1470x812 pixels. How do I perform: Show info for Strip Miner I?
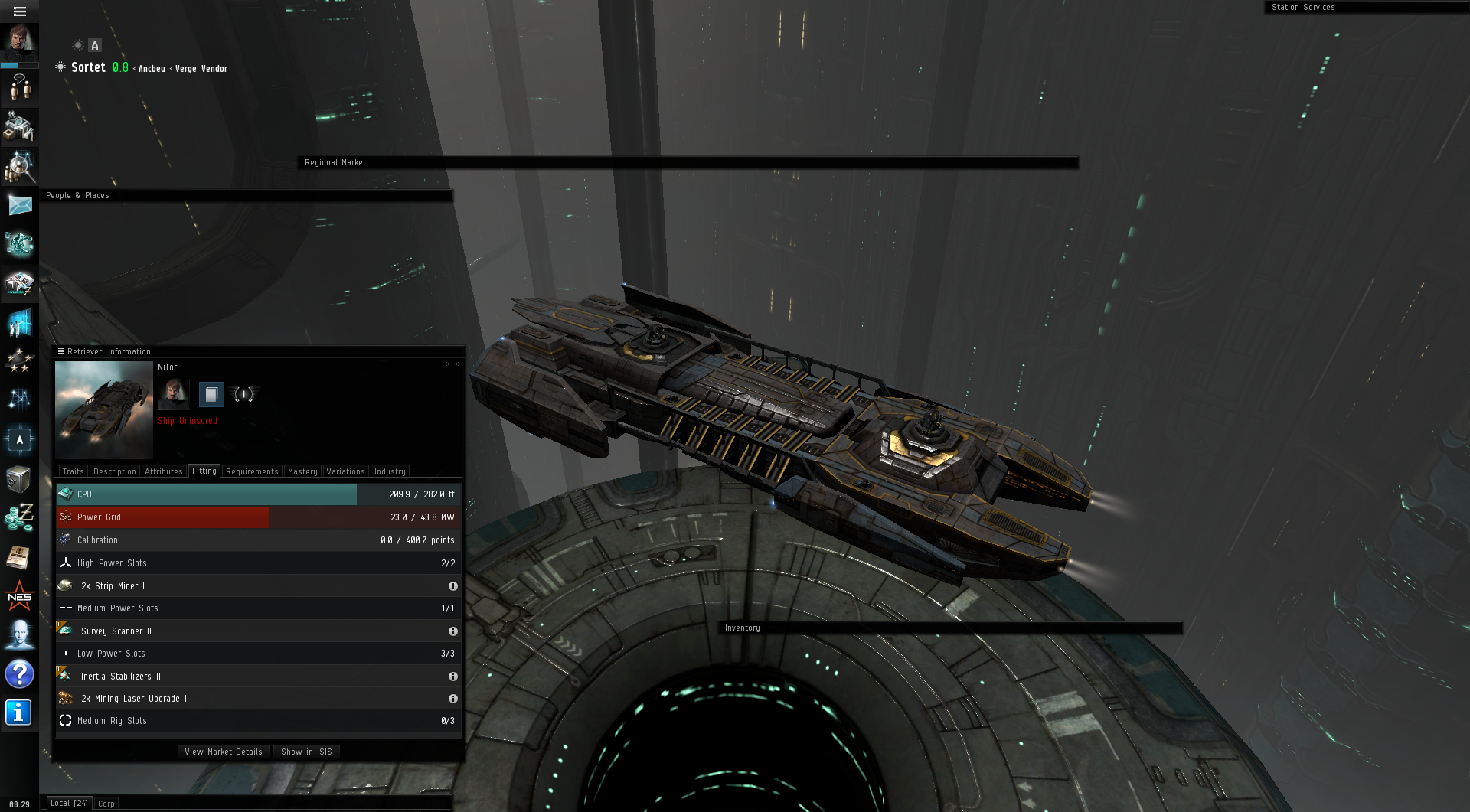(x=453, y=586)
